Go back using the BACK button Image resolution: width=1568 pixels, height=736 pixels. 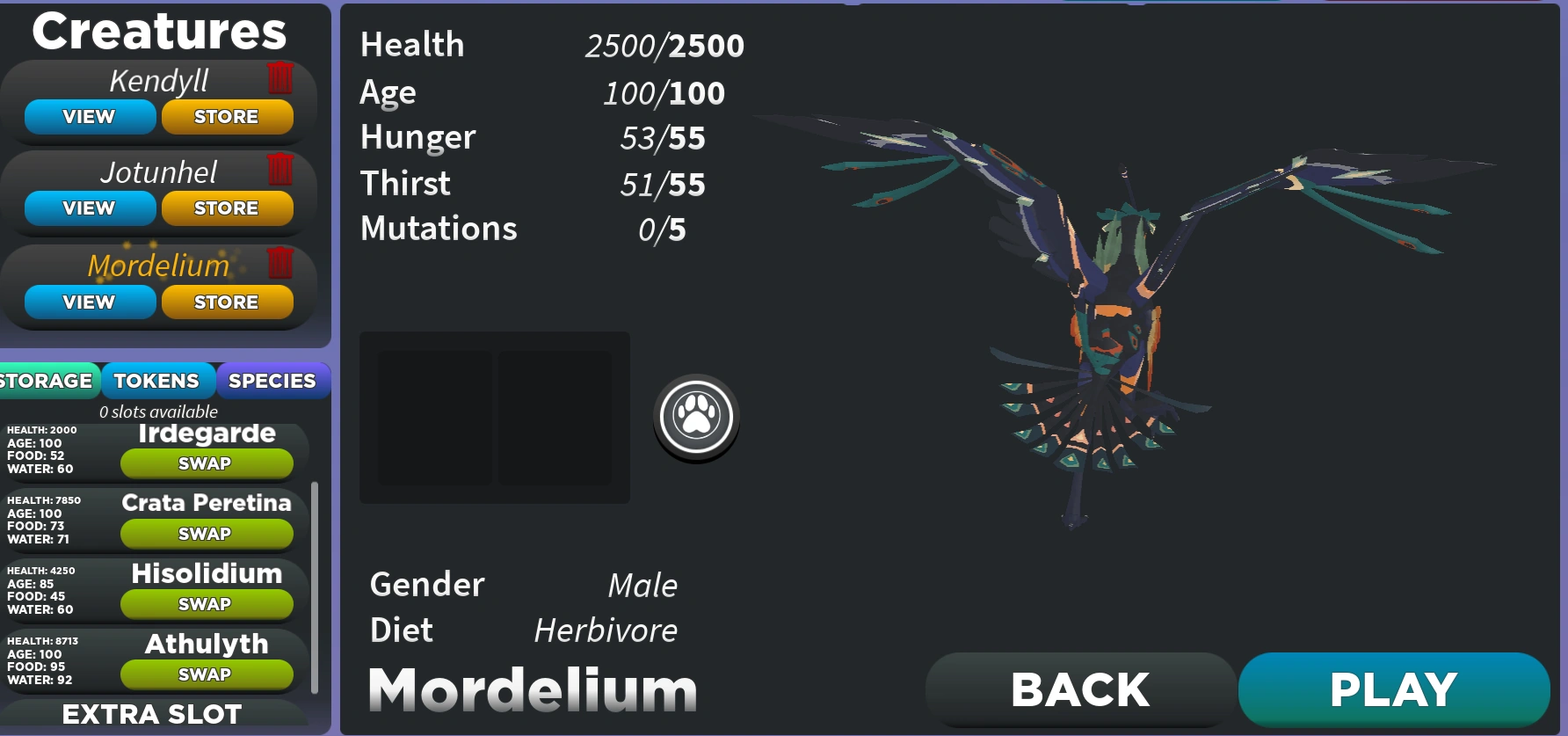(x=1078, y=689)
